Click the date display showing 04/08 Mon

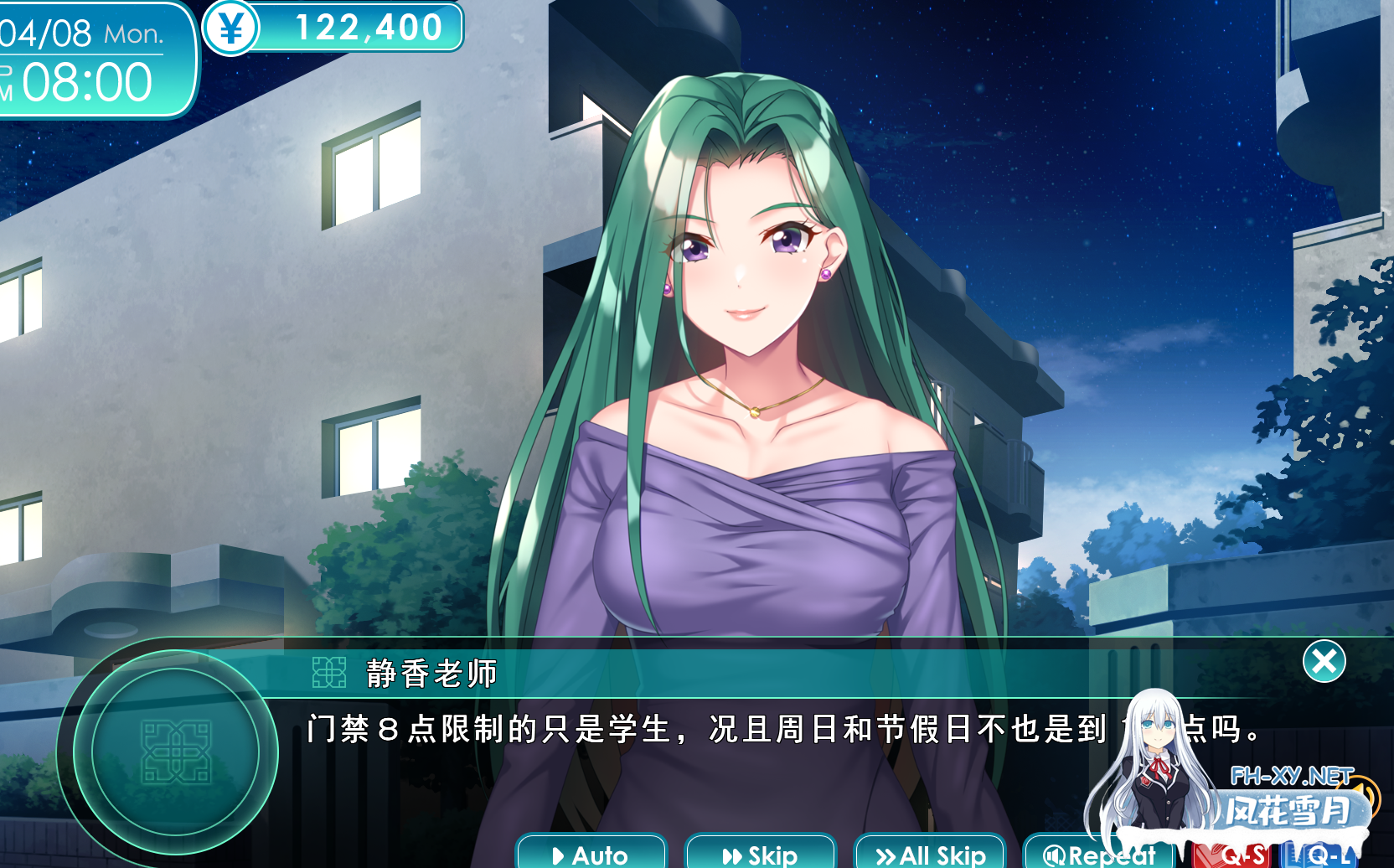point(80,30)
